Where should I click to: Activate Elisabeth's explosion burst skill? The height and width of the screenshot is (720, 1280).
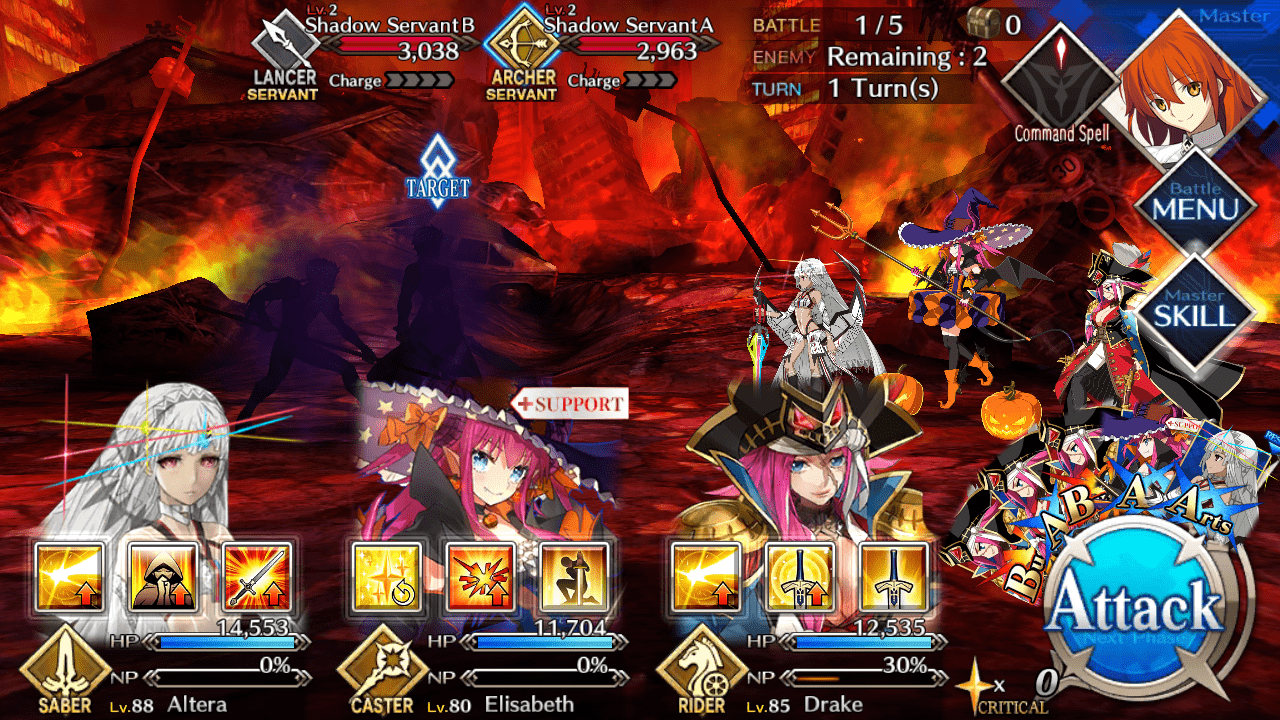(x=480, y=577)
